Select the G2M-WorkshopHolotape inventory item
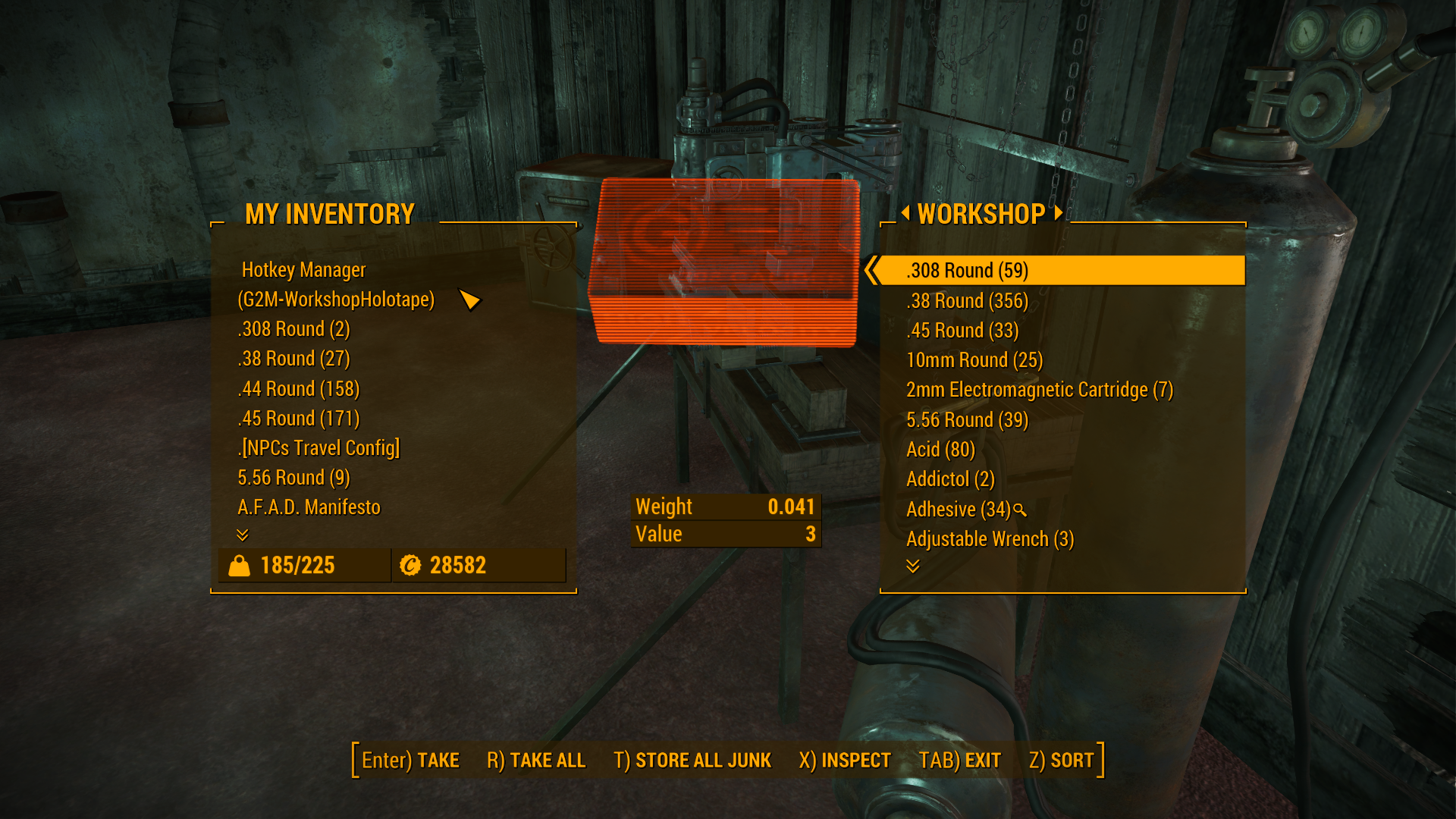The width and height of the screenshot is (1456, 819). pos(336,300)
